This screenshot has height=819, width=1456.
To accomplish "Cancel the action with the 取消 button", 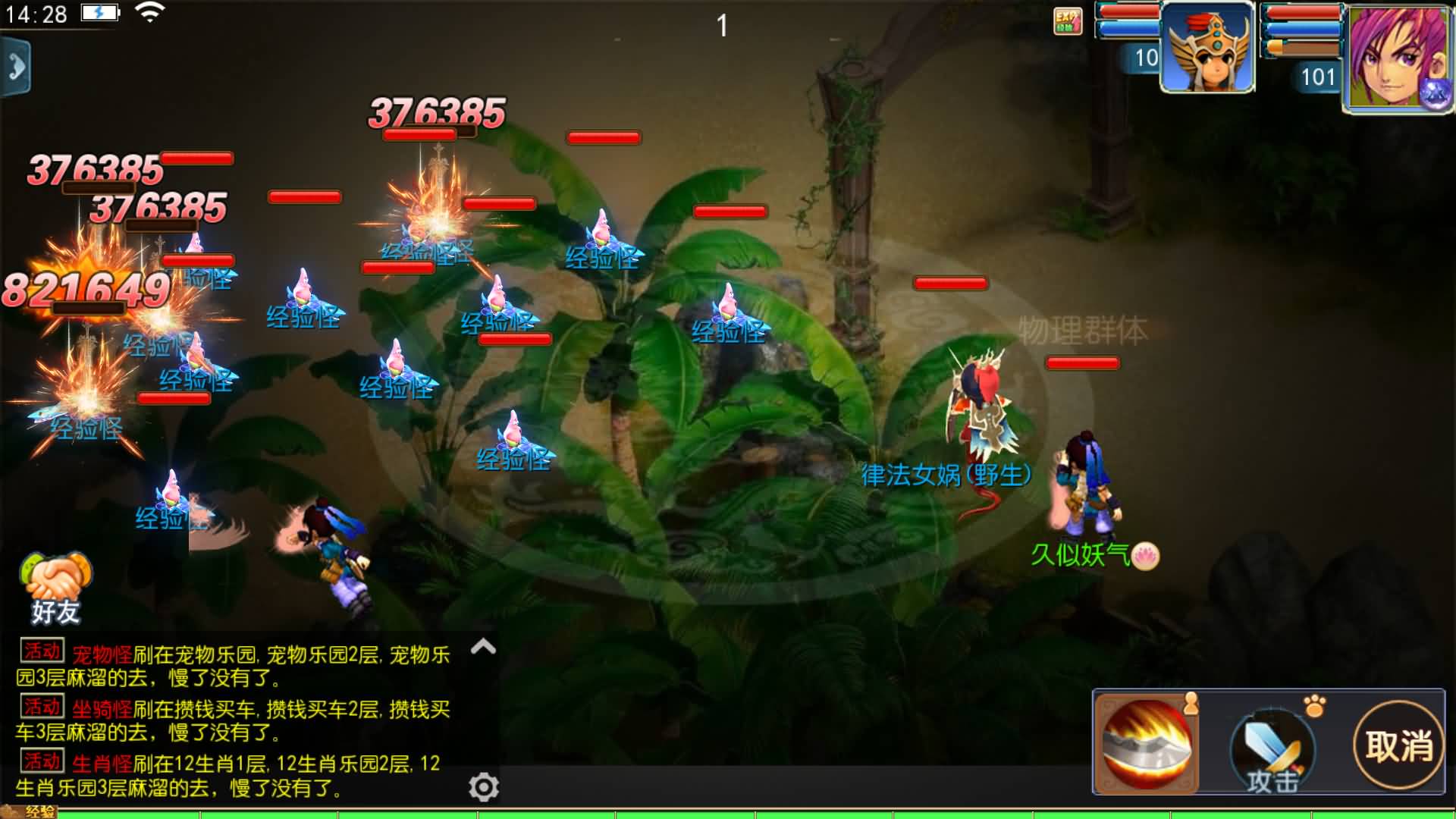I will (x=1398, y=745).
